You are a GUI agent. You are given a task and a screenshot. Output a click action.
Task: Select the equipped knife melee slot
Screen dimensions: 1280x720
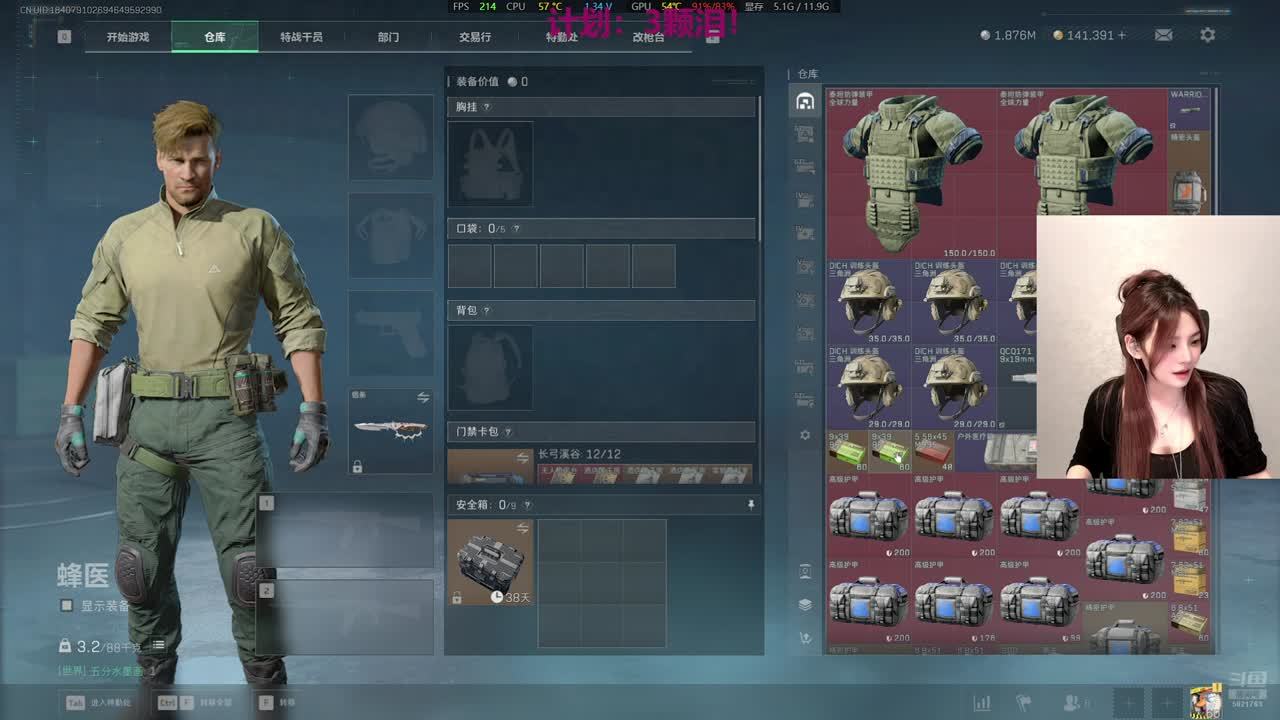click(390, 431)
